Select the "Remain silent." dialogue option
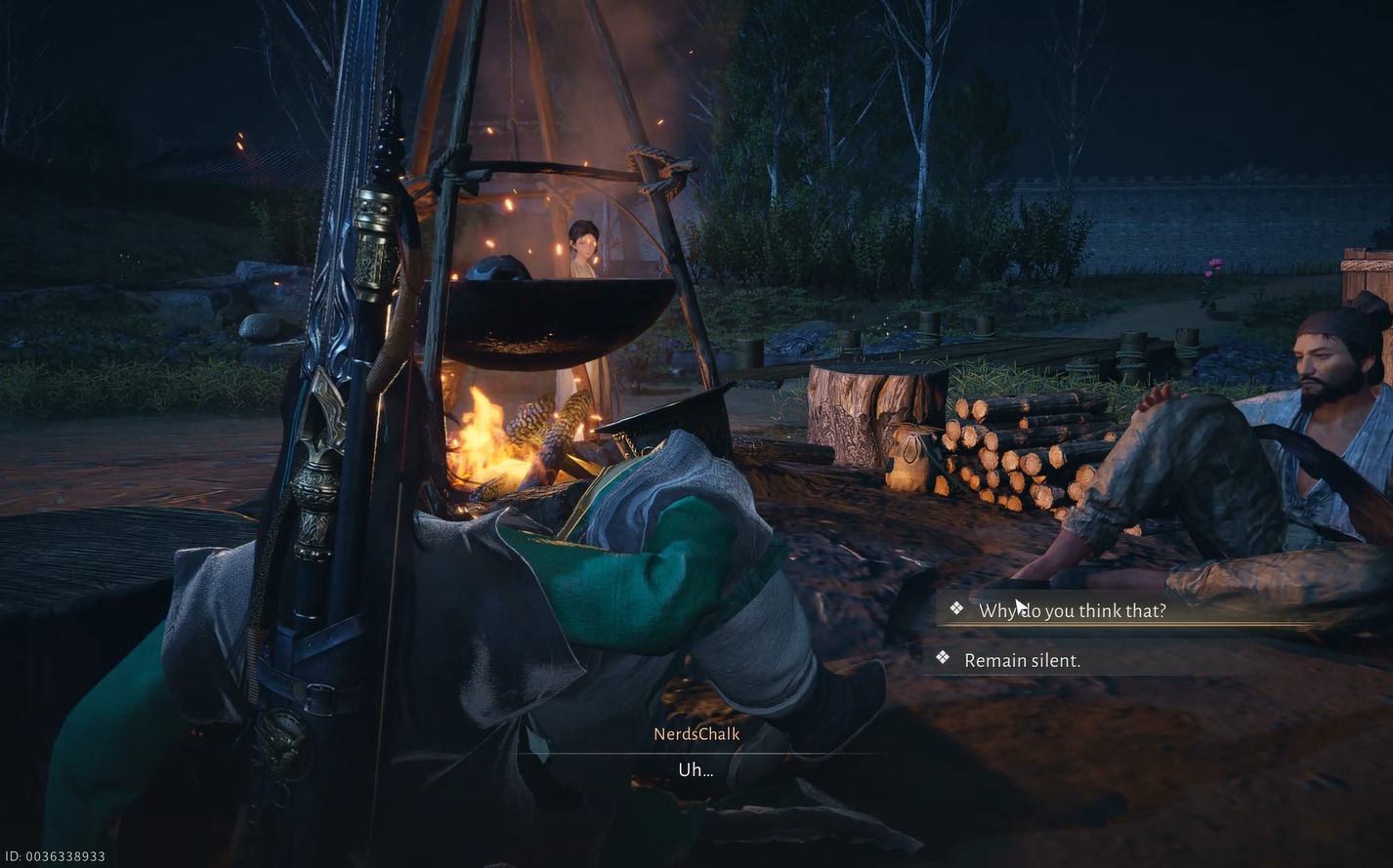 tap(1022, 660)
